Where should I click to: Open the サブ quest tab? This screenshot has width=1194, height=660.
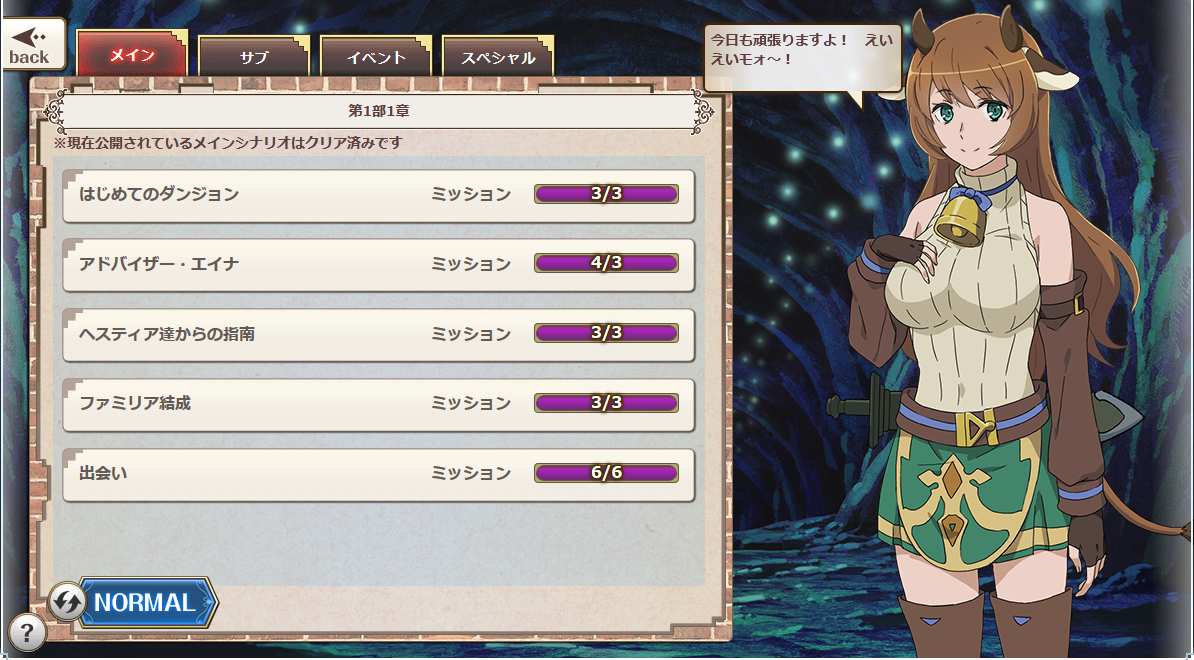tap(254, 57)
